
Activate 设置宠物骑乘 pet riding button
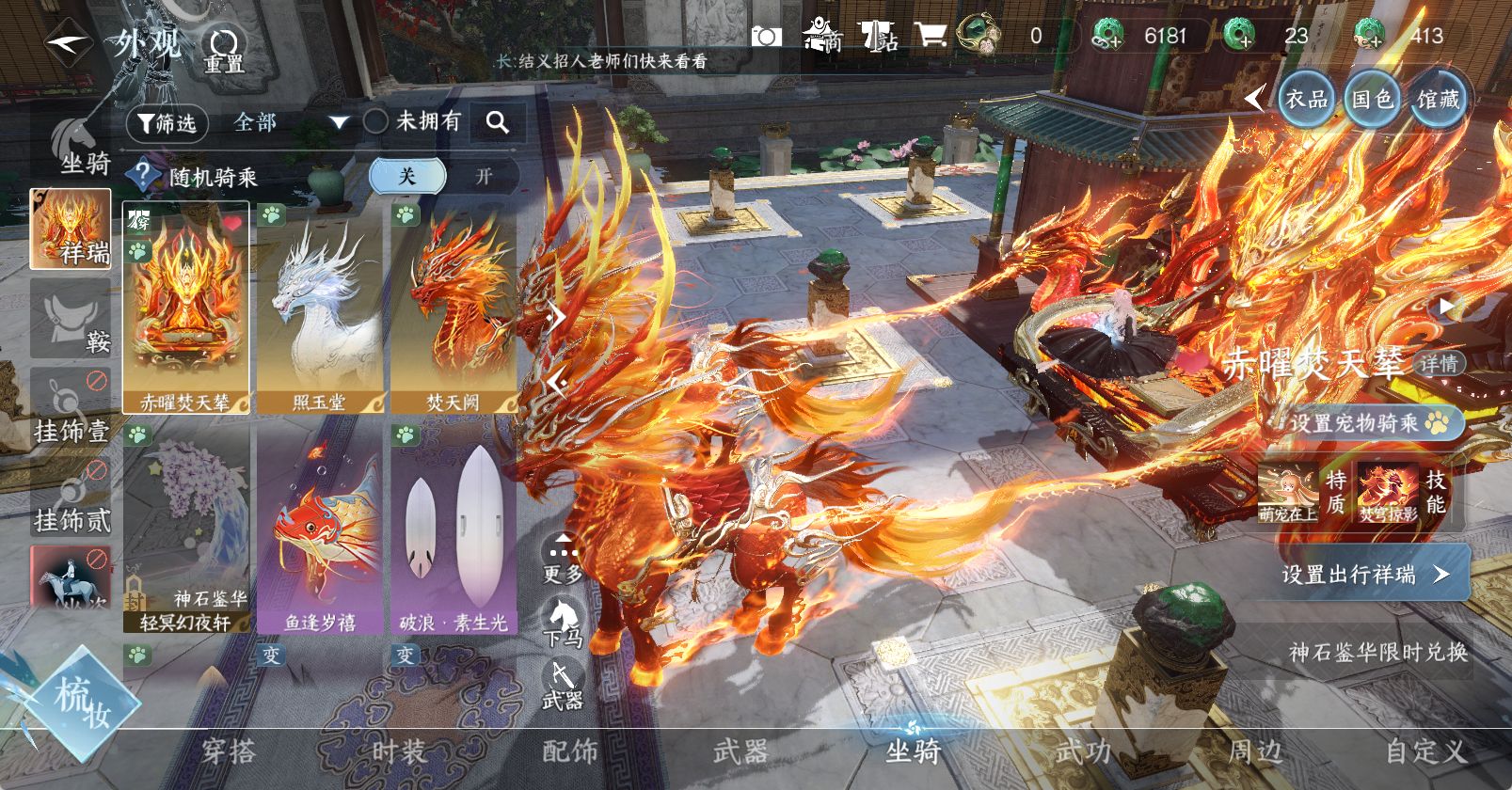[1368, 423]
